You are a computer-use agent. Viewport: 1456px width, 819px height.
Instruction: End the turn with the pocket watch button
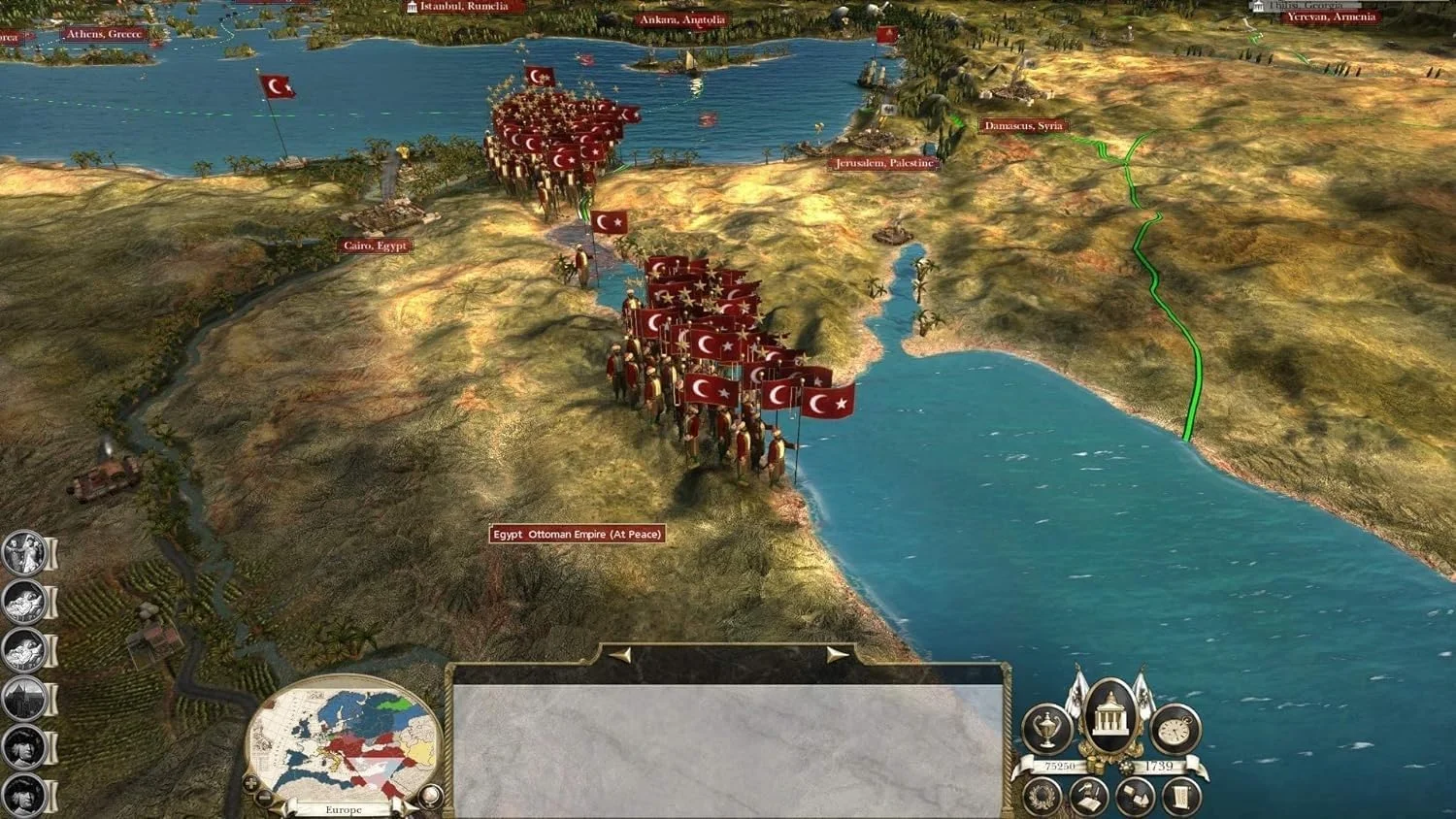1175,729
